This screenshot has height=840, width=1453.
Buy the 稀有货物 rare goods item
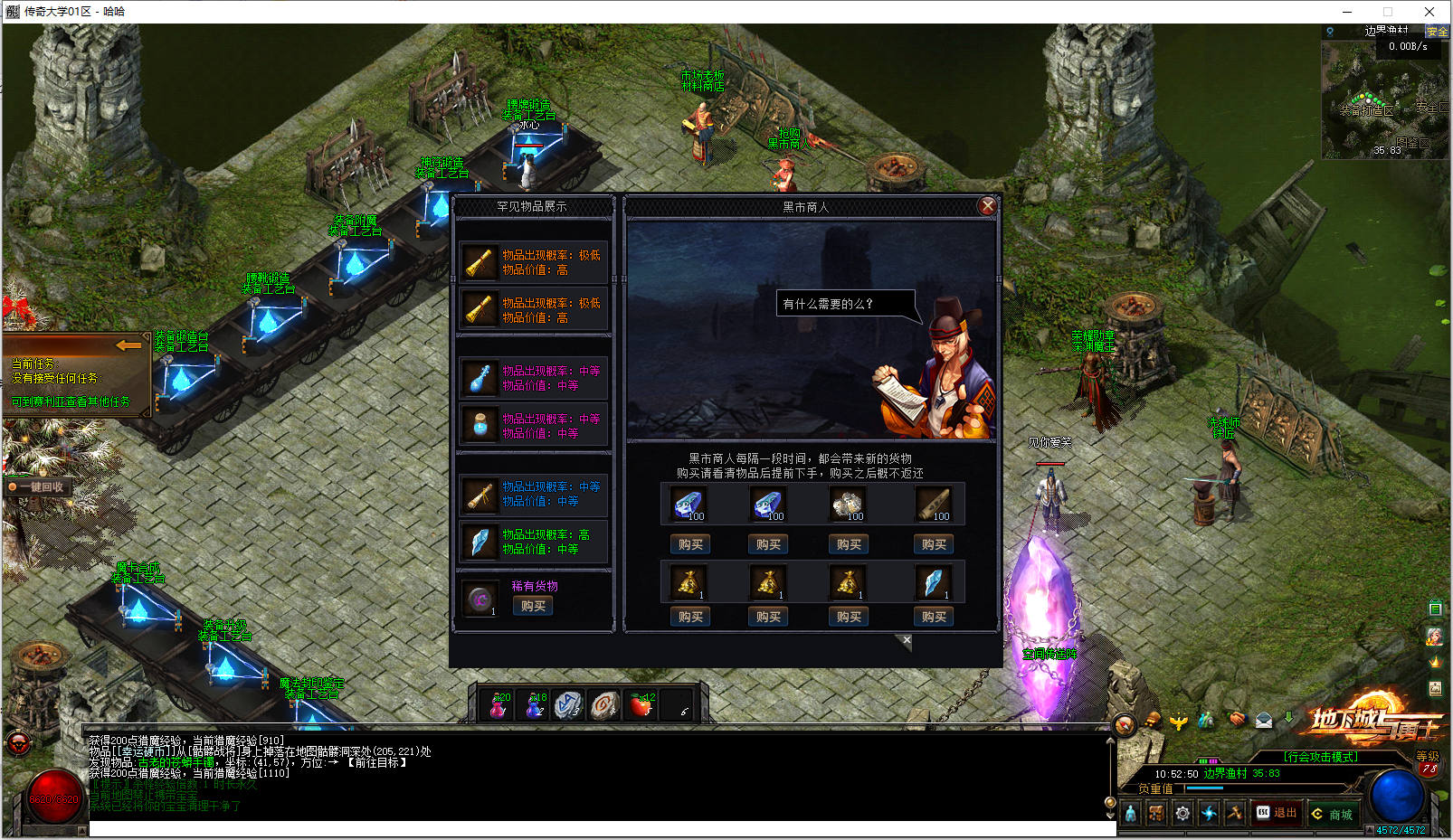[533, 606]
